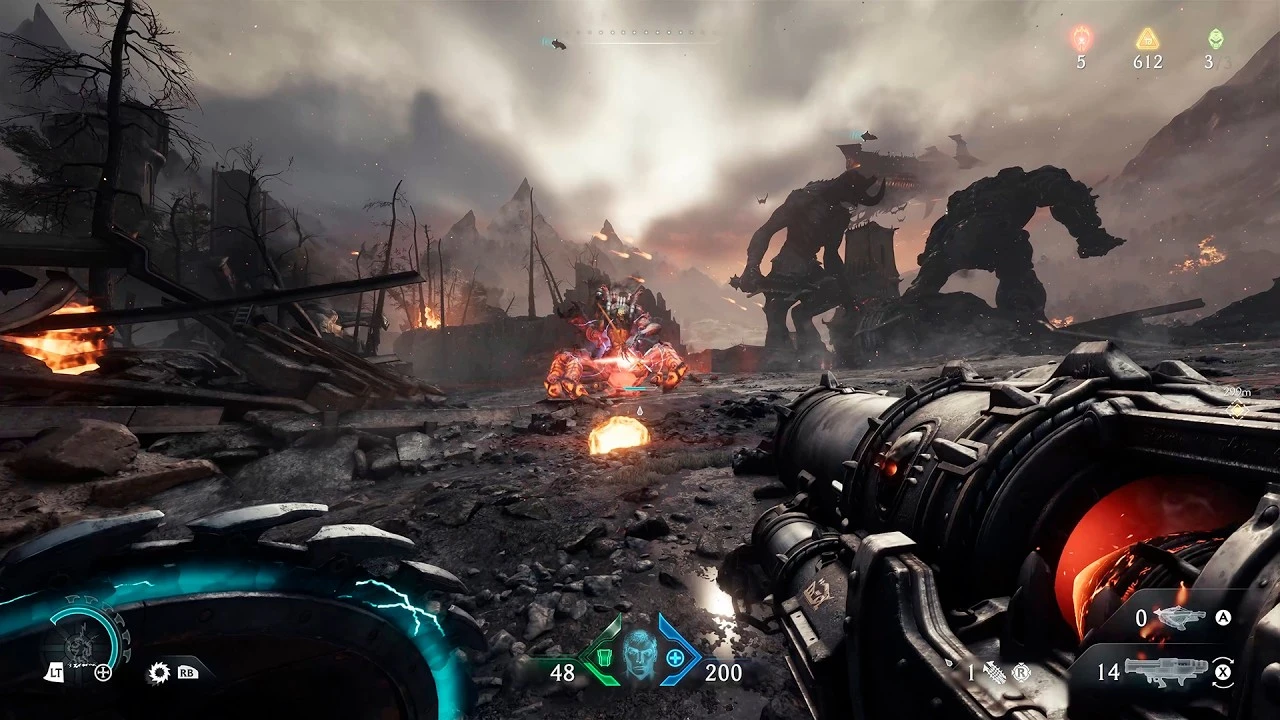1280x720 pixels.
Task: Click the R stick prompt icon near the grenade
Action: point(1020,671)
